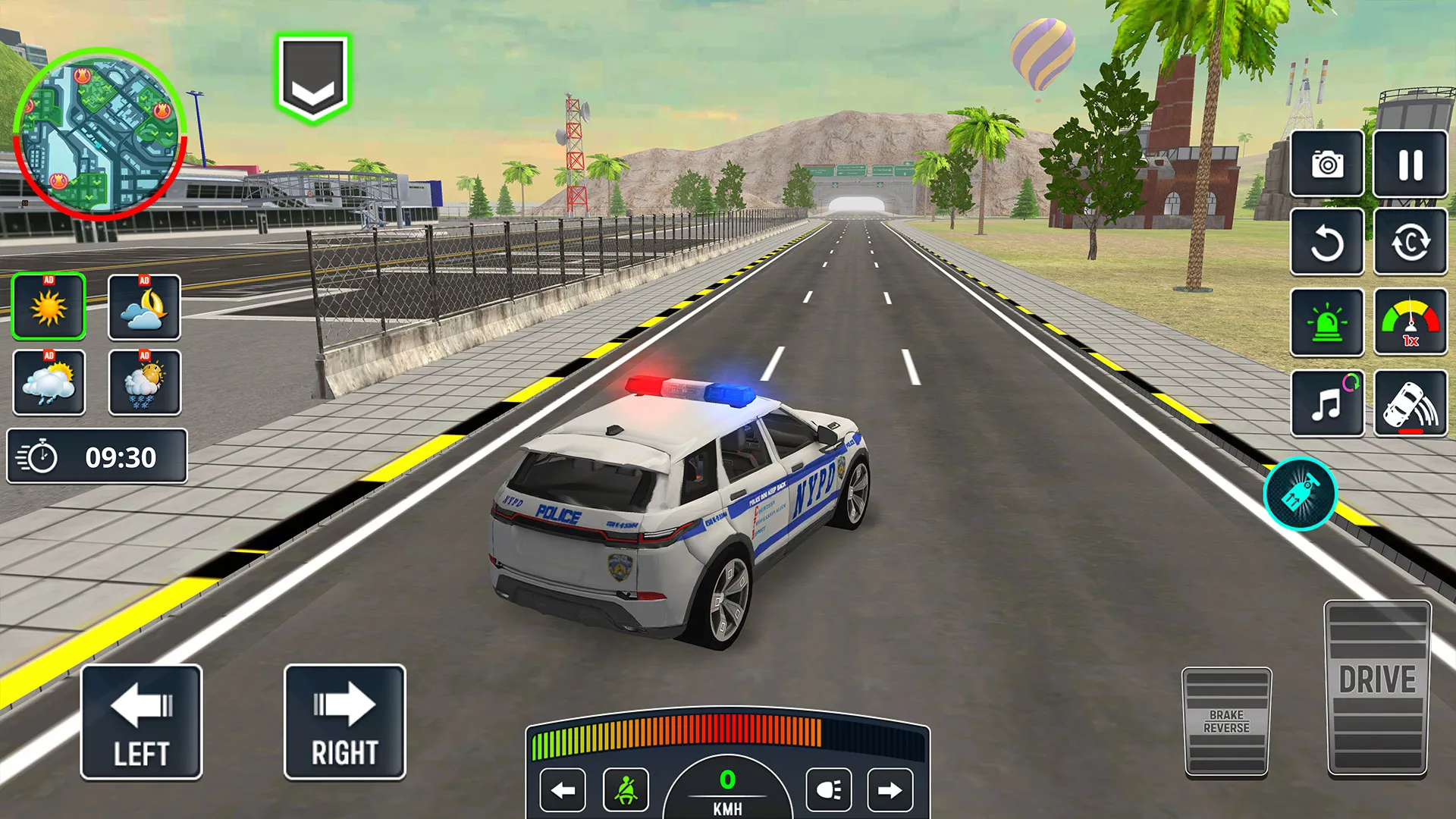Screen dimensions: 1456x819
Task: Switch to night weather mode
Action: coord(146,306)
